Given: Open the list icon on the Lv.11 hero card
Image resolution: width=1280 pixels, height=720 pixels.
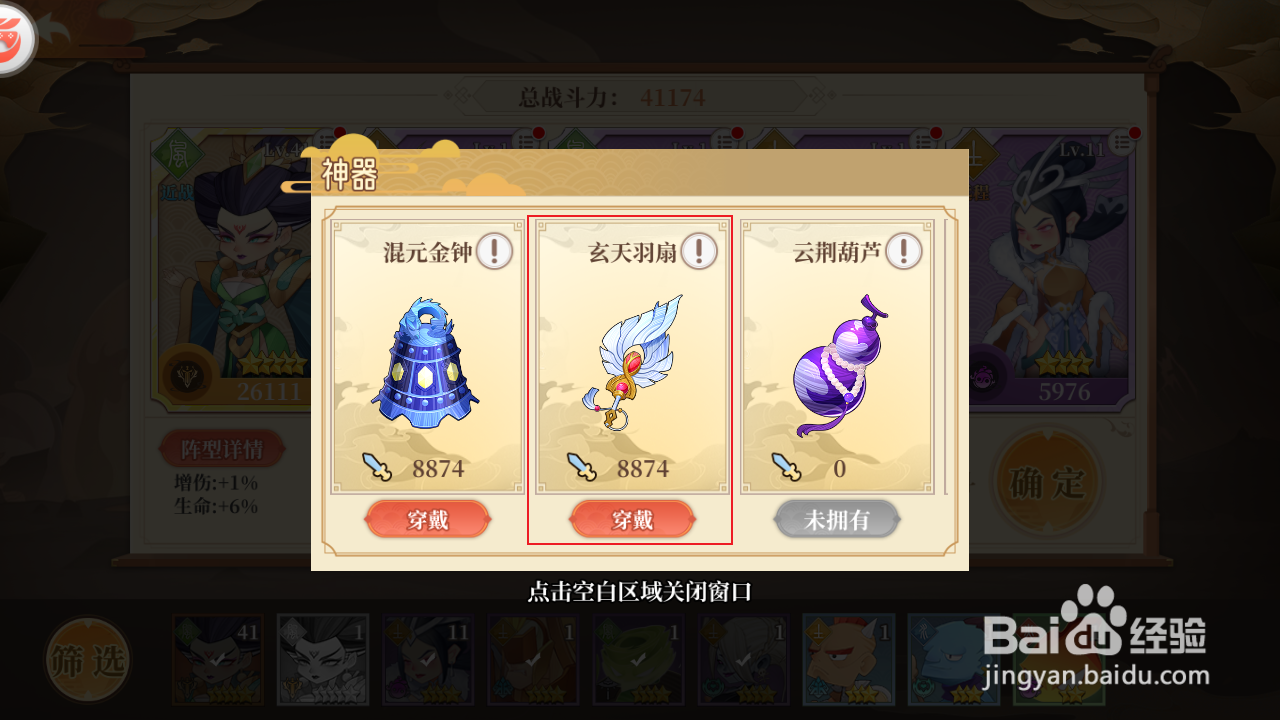Looking at the screenshot, I should [1122, 142].
